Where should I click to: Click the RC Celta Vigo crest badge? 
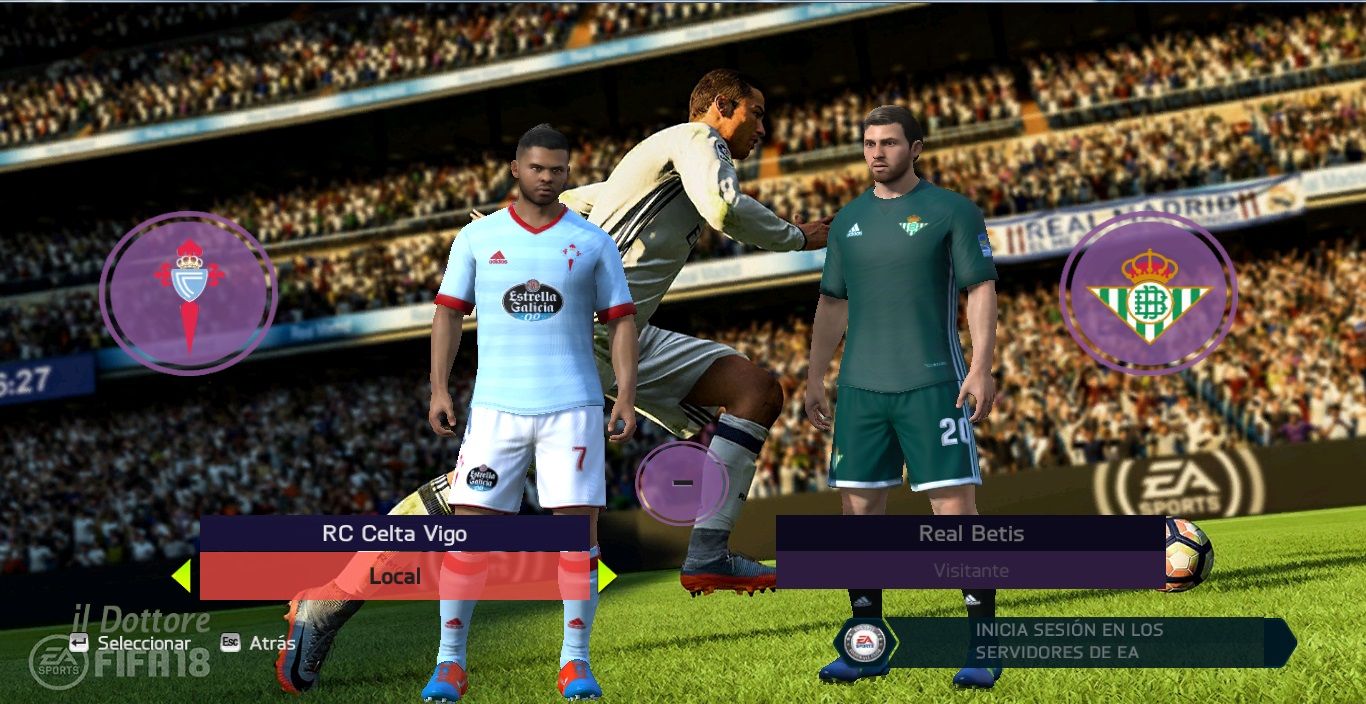pyautogui.click(x=188, y=293)
